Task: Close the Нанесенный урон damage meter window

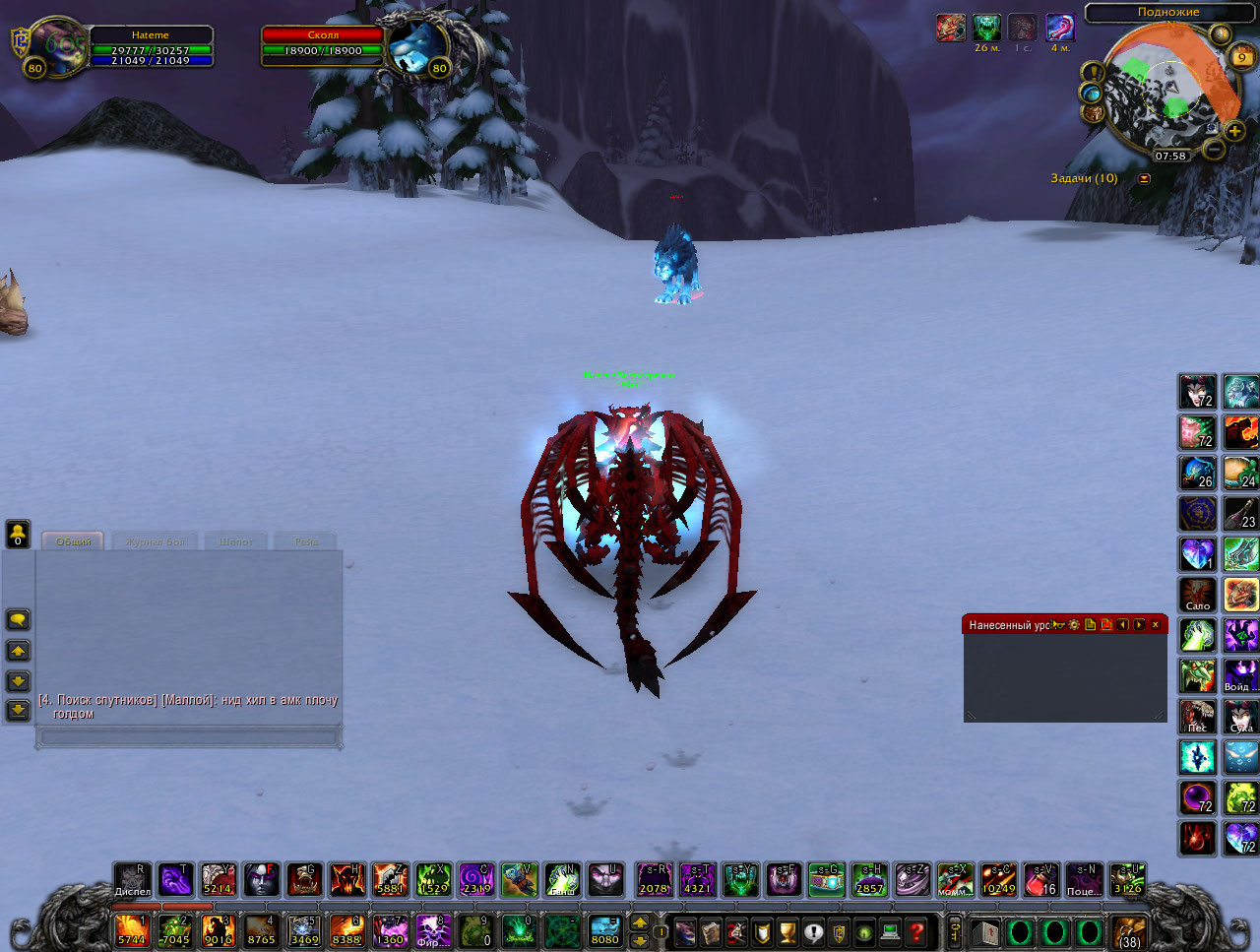Action: 1156,625
